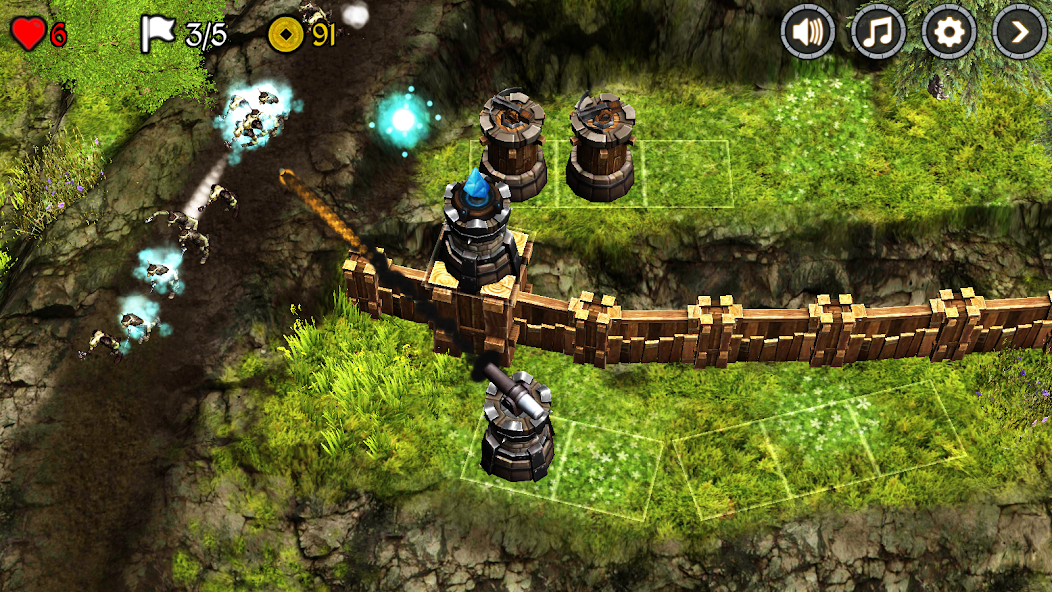This screenshot has width=1052, height=592.
Task: Select the blue crystal tower
Action: point(480,230)
